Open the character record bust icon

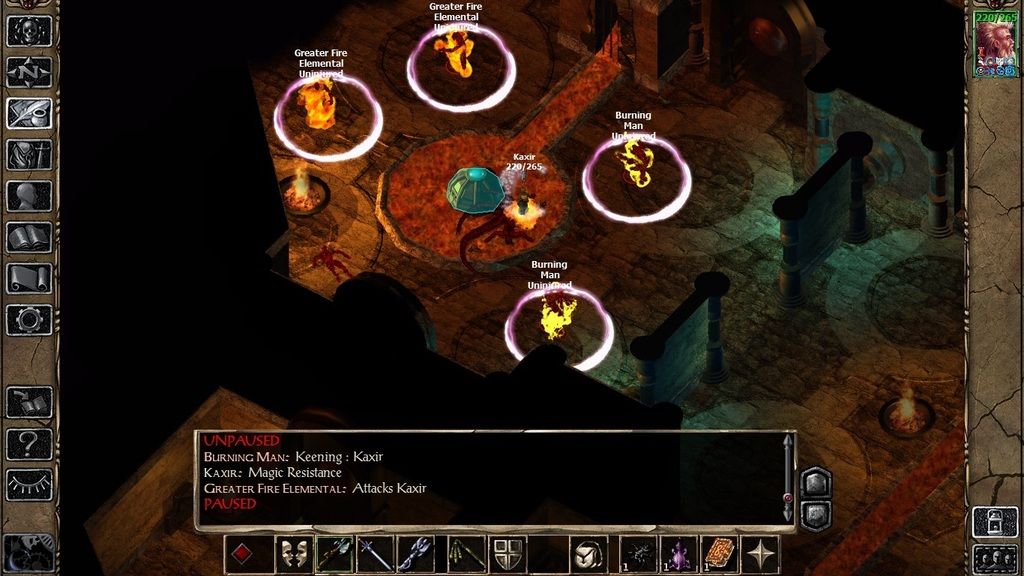(29, 196)
